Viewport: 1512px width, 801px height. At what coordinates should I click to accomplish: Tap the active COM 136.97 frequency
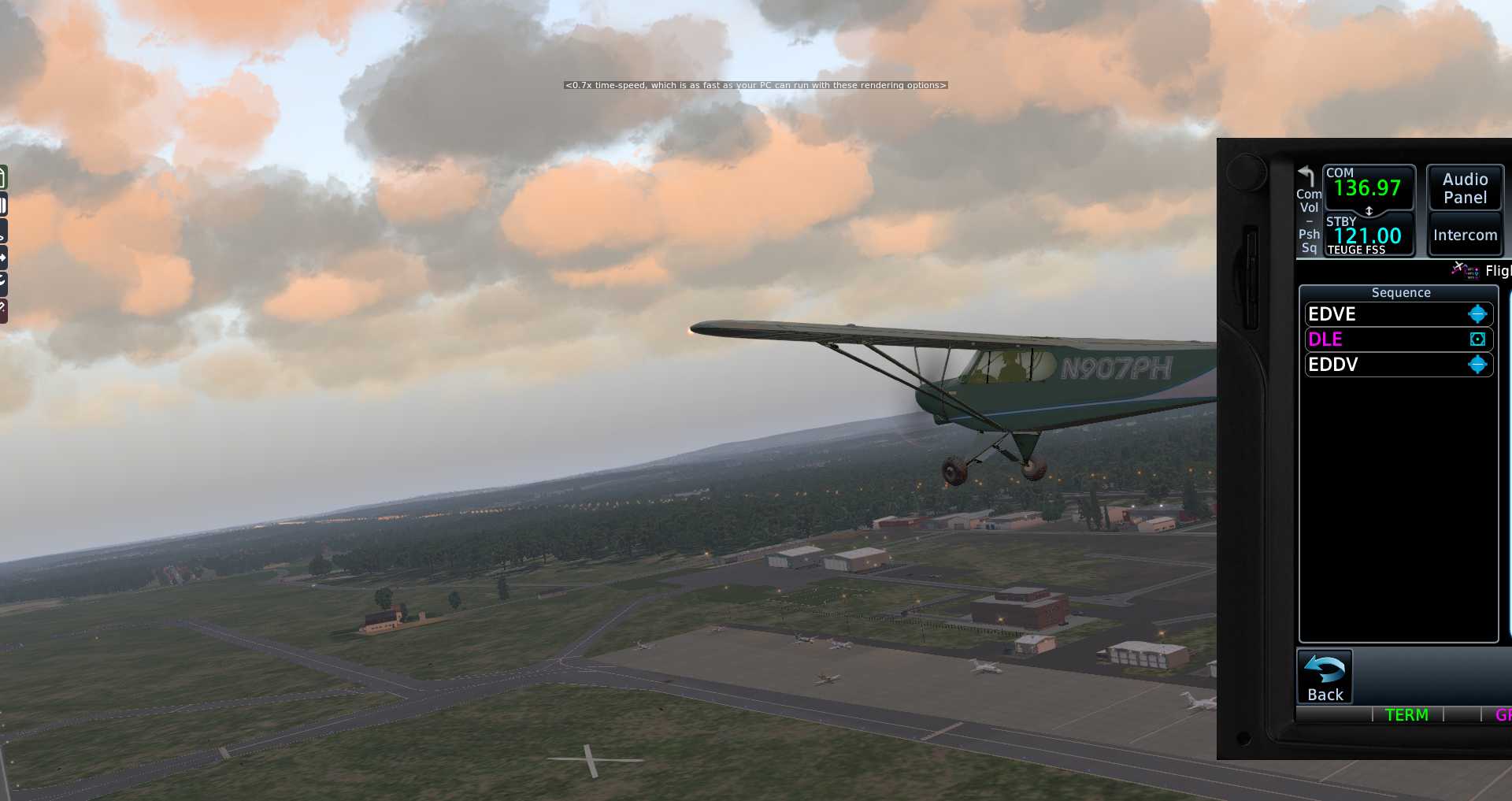[x=1368, y=187]
